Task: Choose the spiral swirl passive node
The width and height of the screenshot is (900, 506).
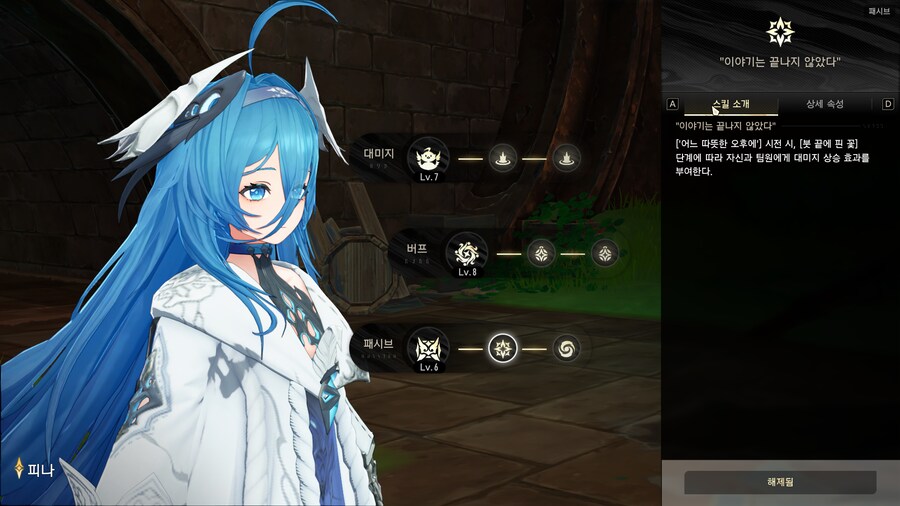Action: point(567,348)
